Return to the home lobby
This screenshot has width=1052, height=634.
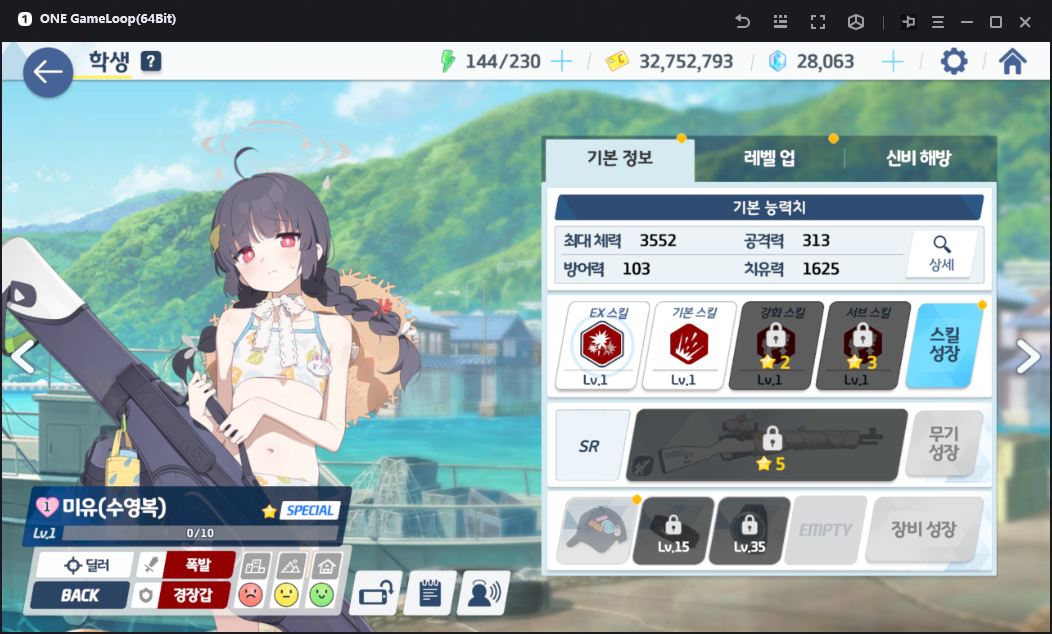1012,62
